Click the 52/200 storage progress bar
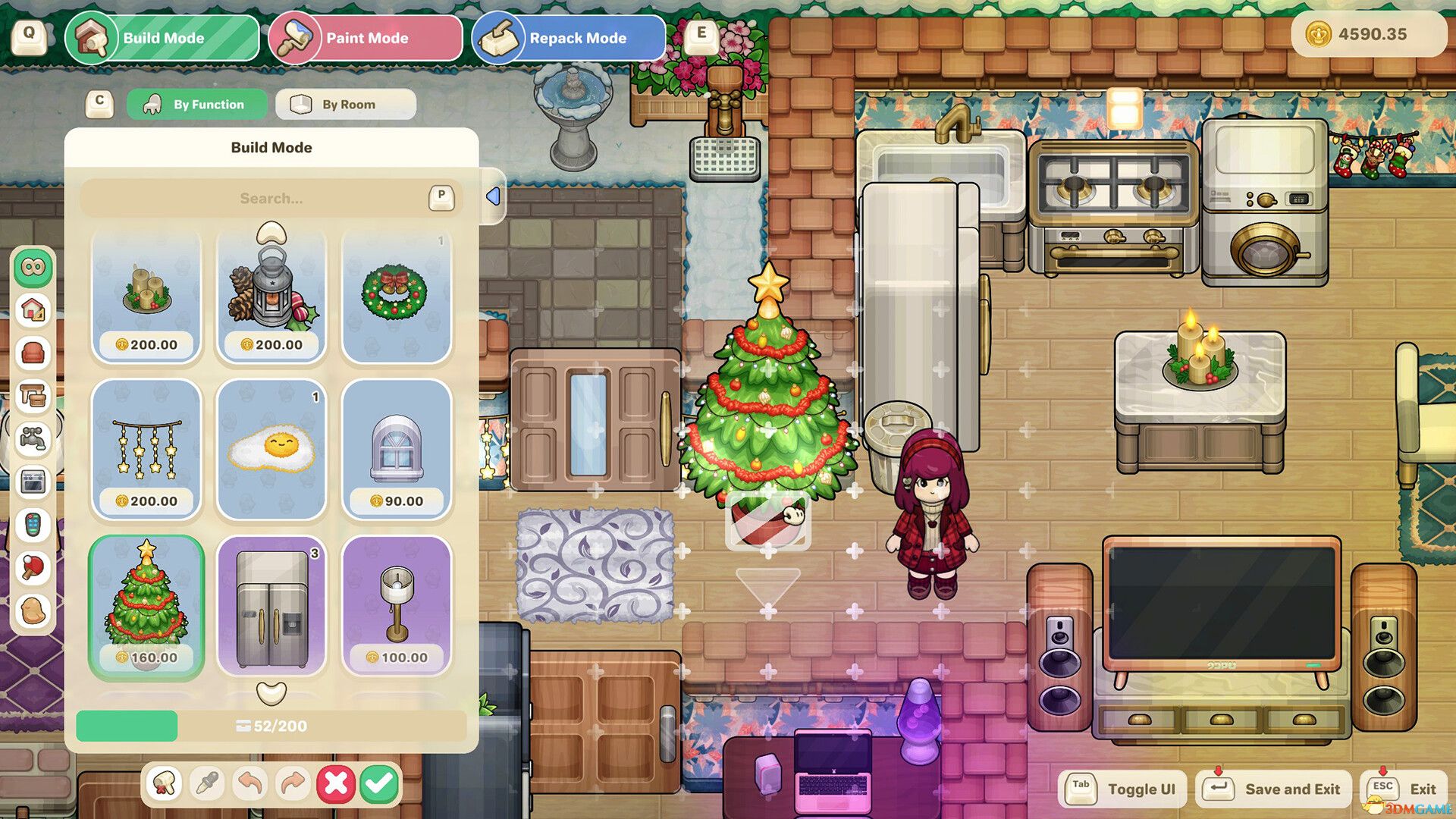Image resolution: width=1456 pixels, height=819 pixels. (271, 726)
